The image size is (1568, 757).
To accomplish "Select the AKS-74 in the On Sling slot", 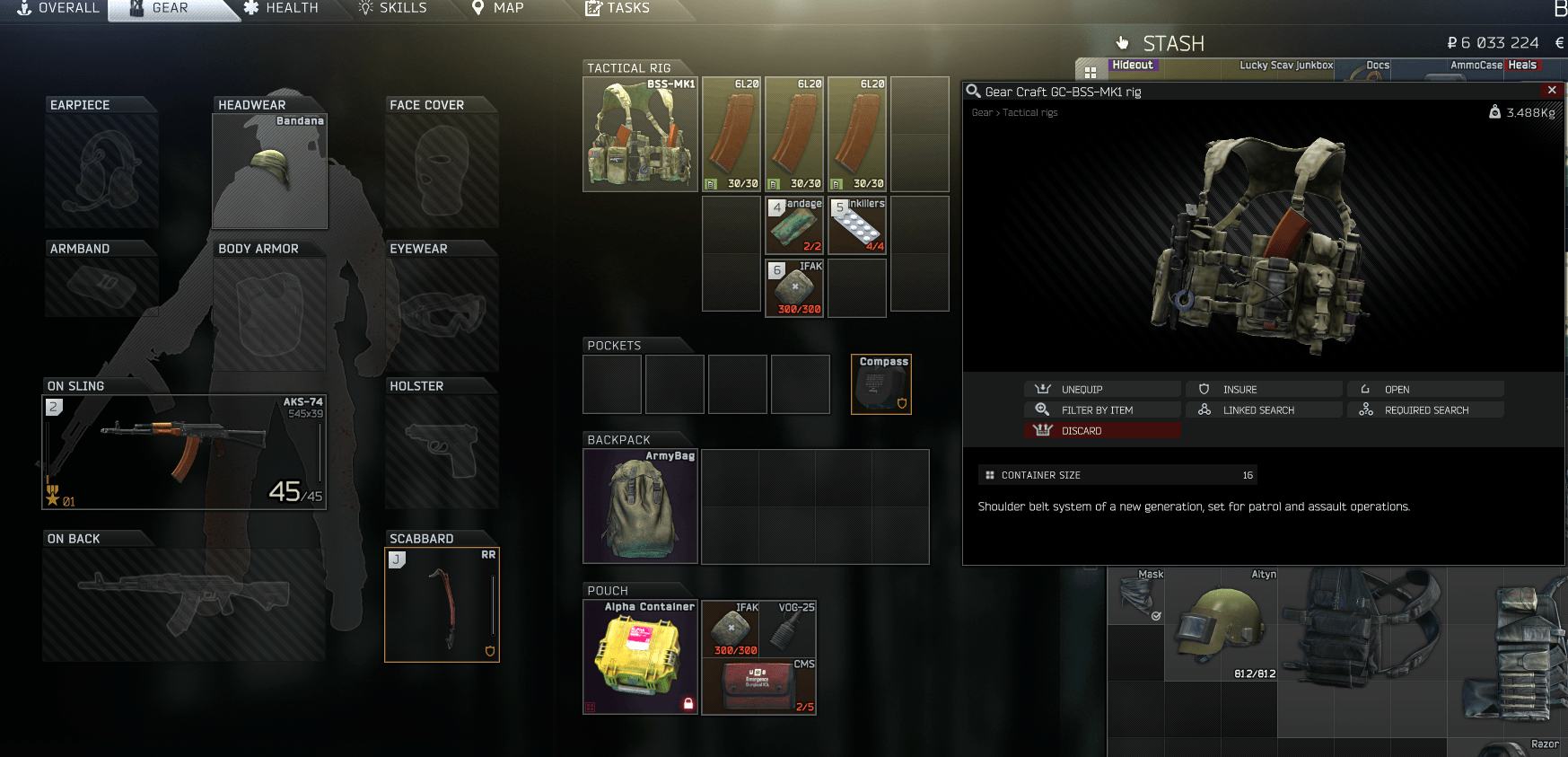I will pyautogui.click(x=184, y=449).
